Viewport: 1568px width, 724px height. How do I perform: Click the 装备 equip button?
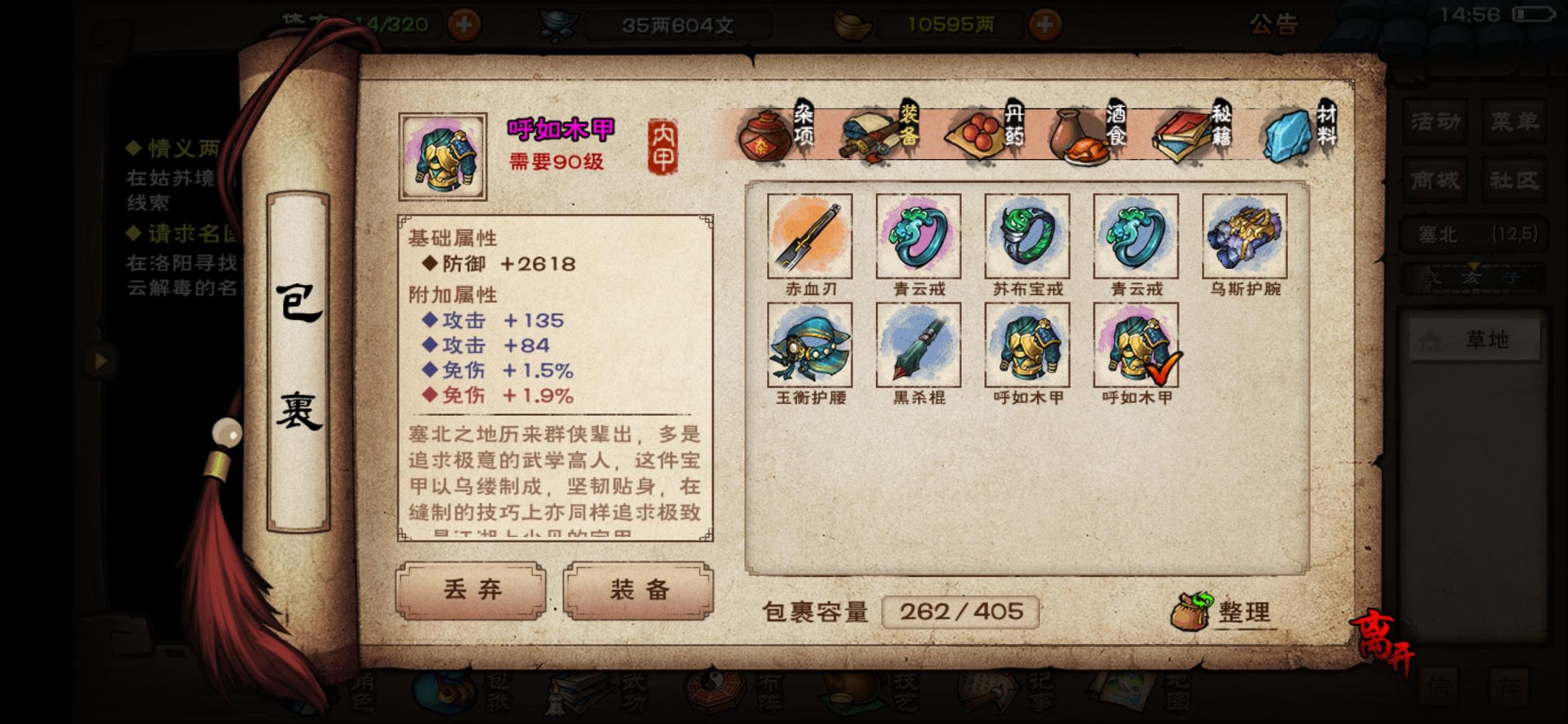coord(637,591)
